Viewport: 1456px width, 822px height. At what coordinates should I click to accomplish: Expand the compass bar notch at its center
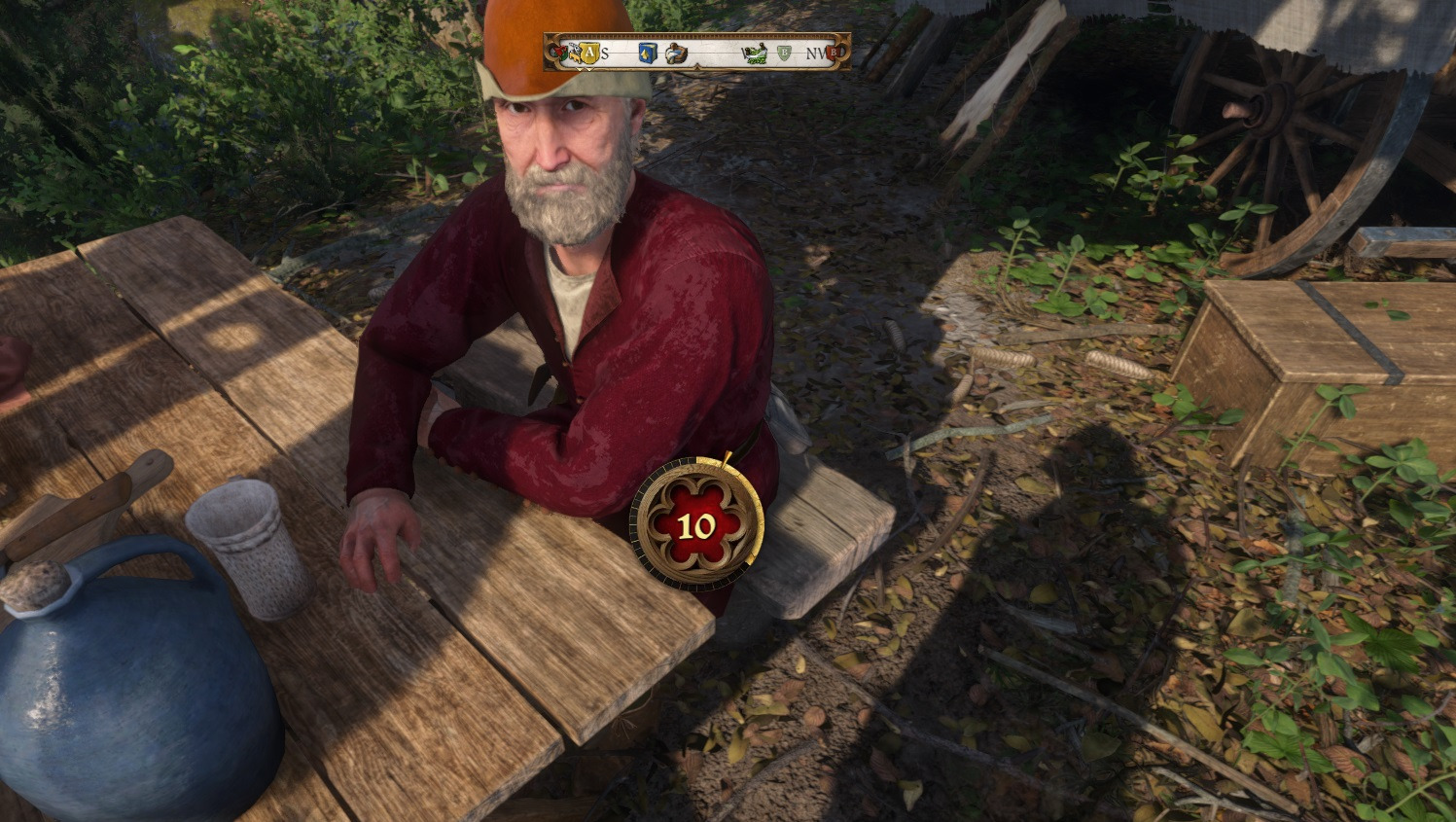pyautogui.click(x=697, y=67)
